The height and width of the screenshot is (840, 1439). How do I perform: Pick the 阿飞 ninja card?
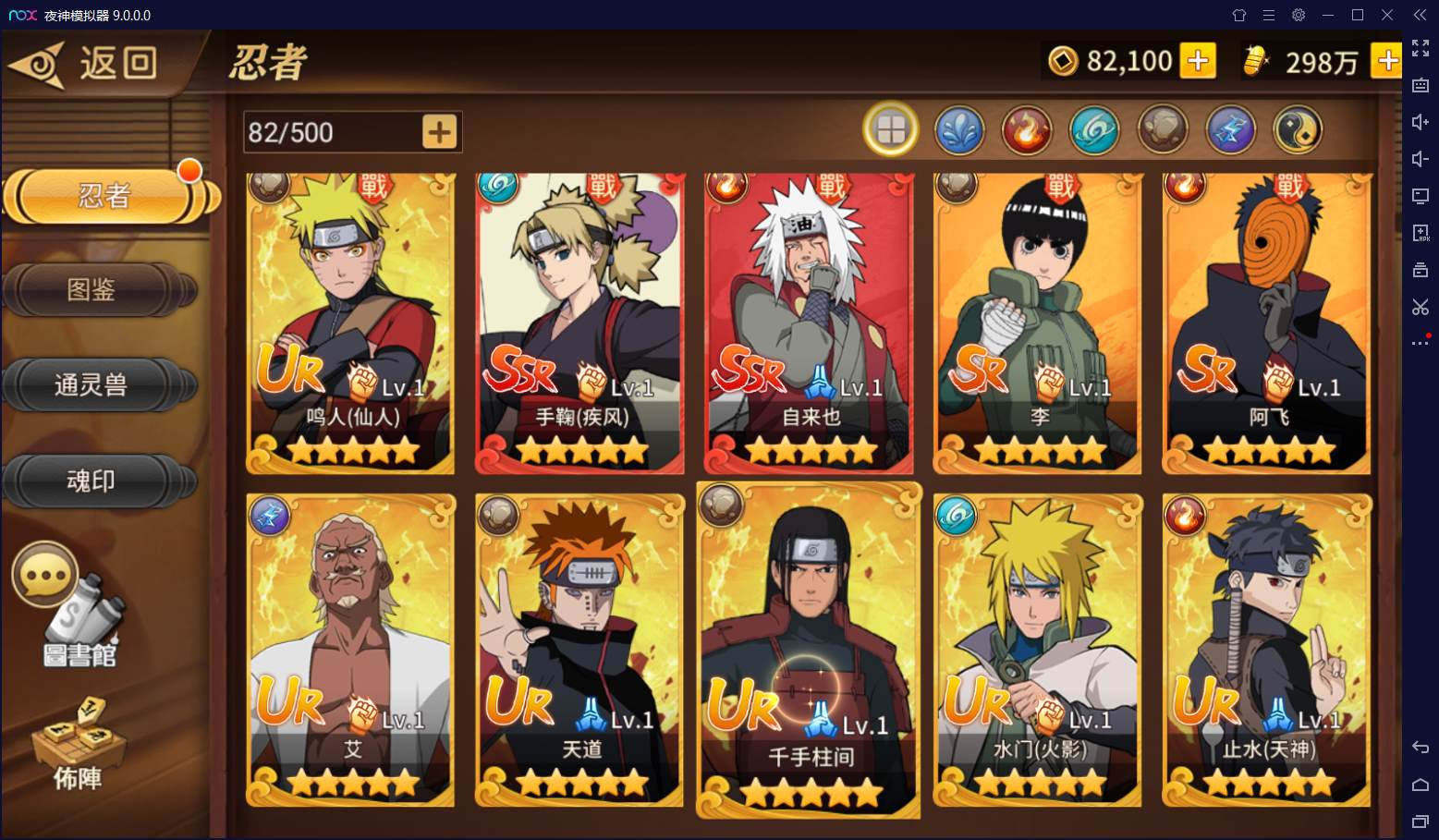[x=1267, y=323]
